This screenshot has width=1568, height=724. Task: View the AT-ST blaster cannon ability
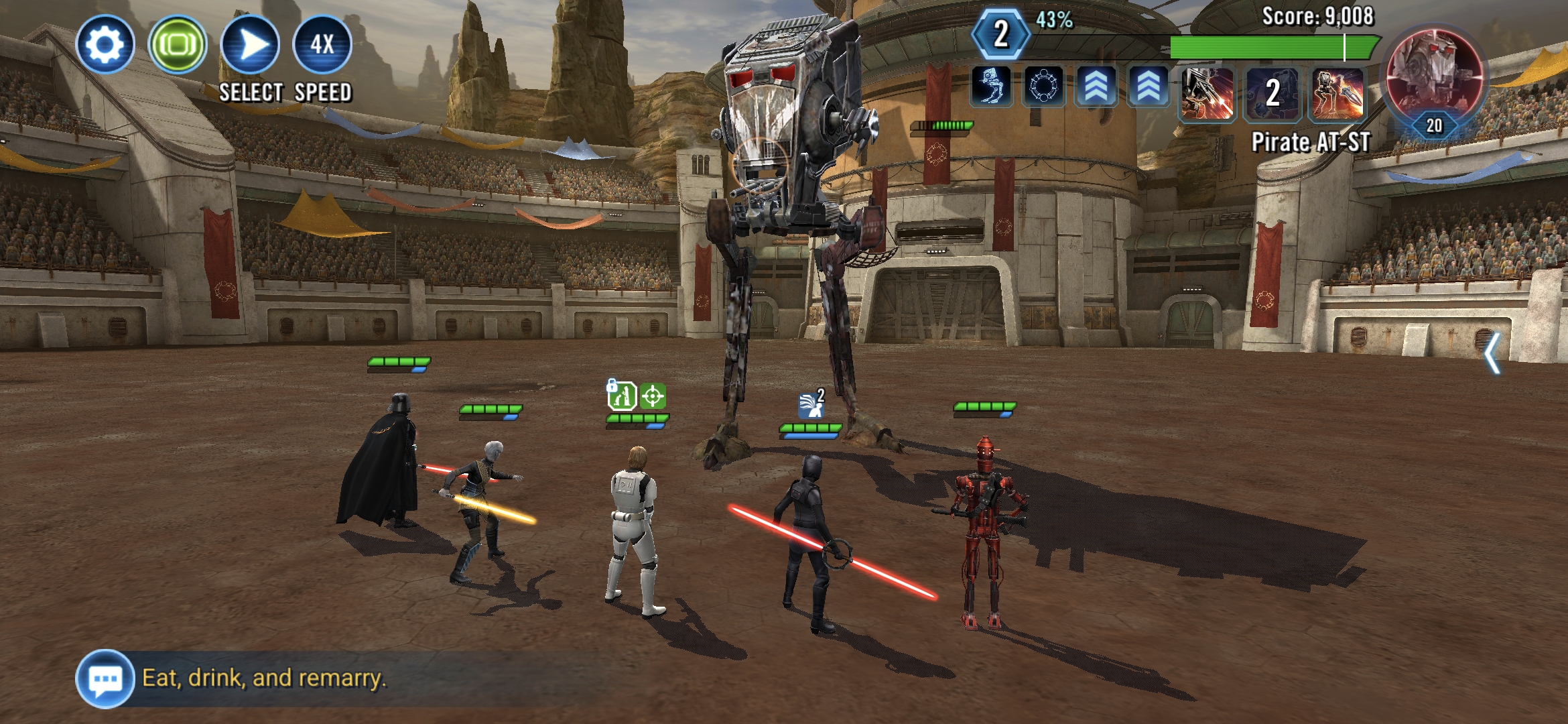1207,93
